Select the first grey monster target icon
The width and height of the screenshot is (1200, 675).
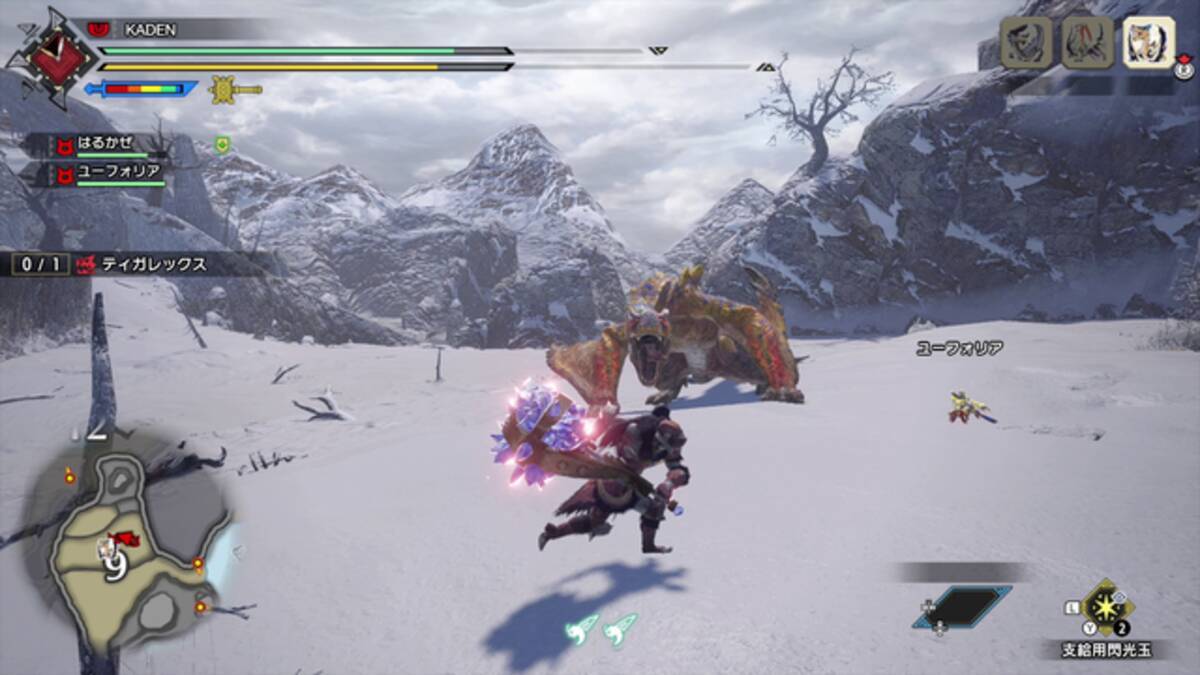(1026, 43)
